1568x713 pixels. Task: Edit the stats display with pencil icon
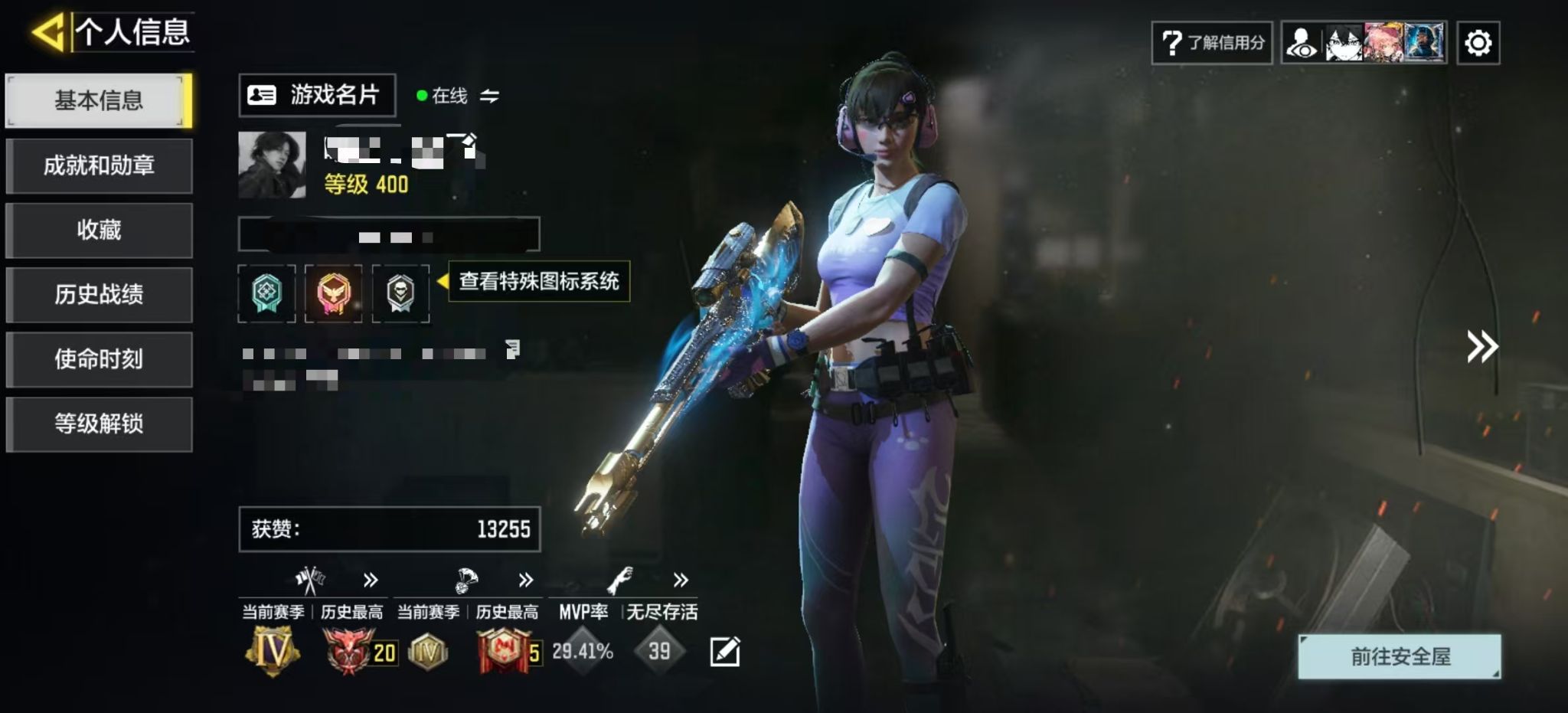coord(724,652)
